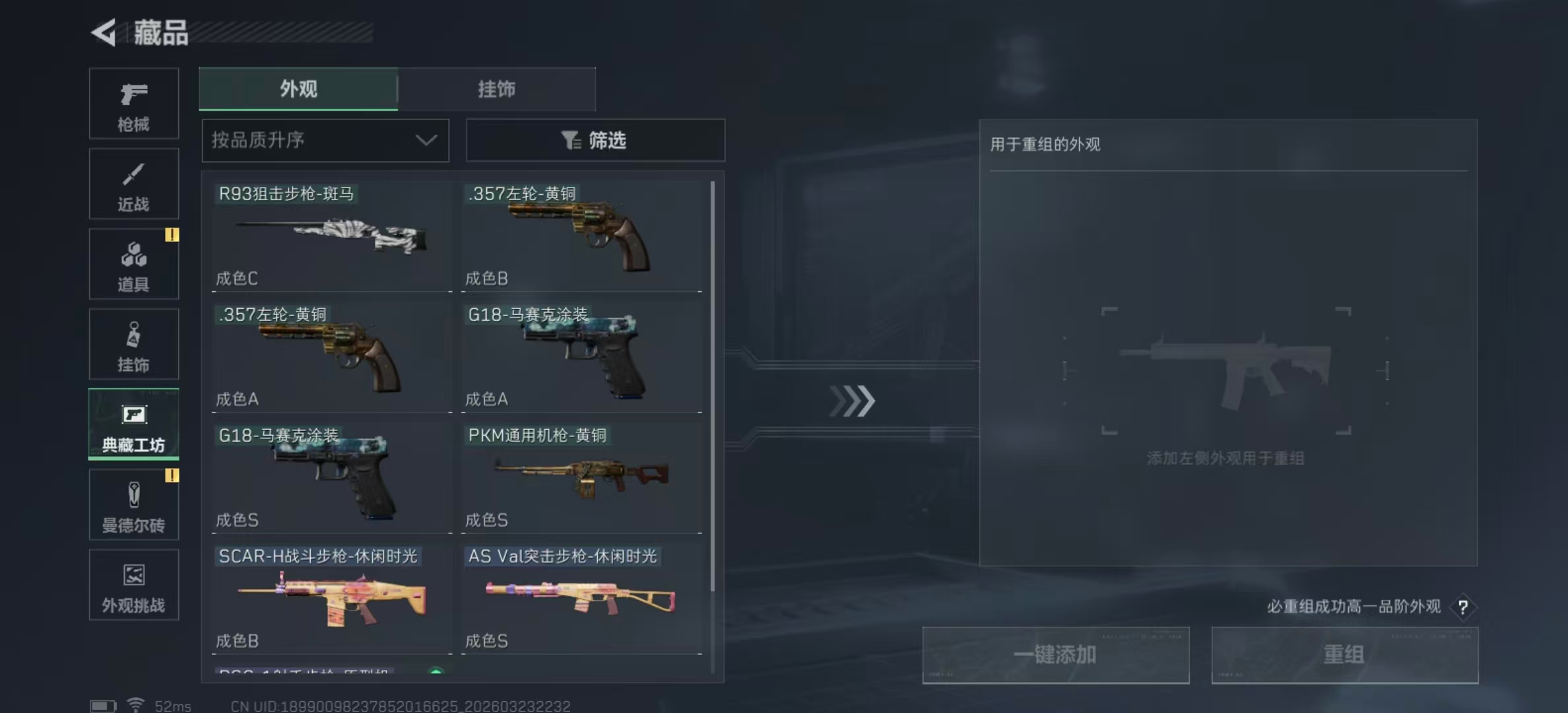Open the 道具 props category

point(133,264)
